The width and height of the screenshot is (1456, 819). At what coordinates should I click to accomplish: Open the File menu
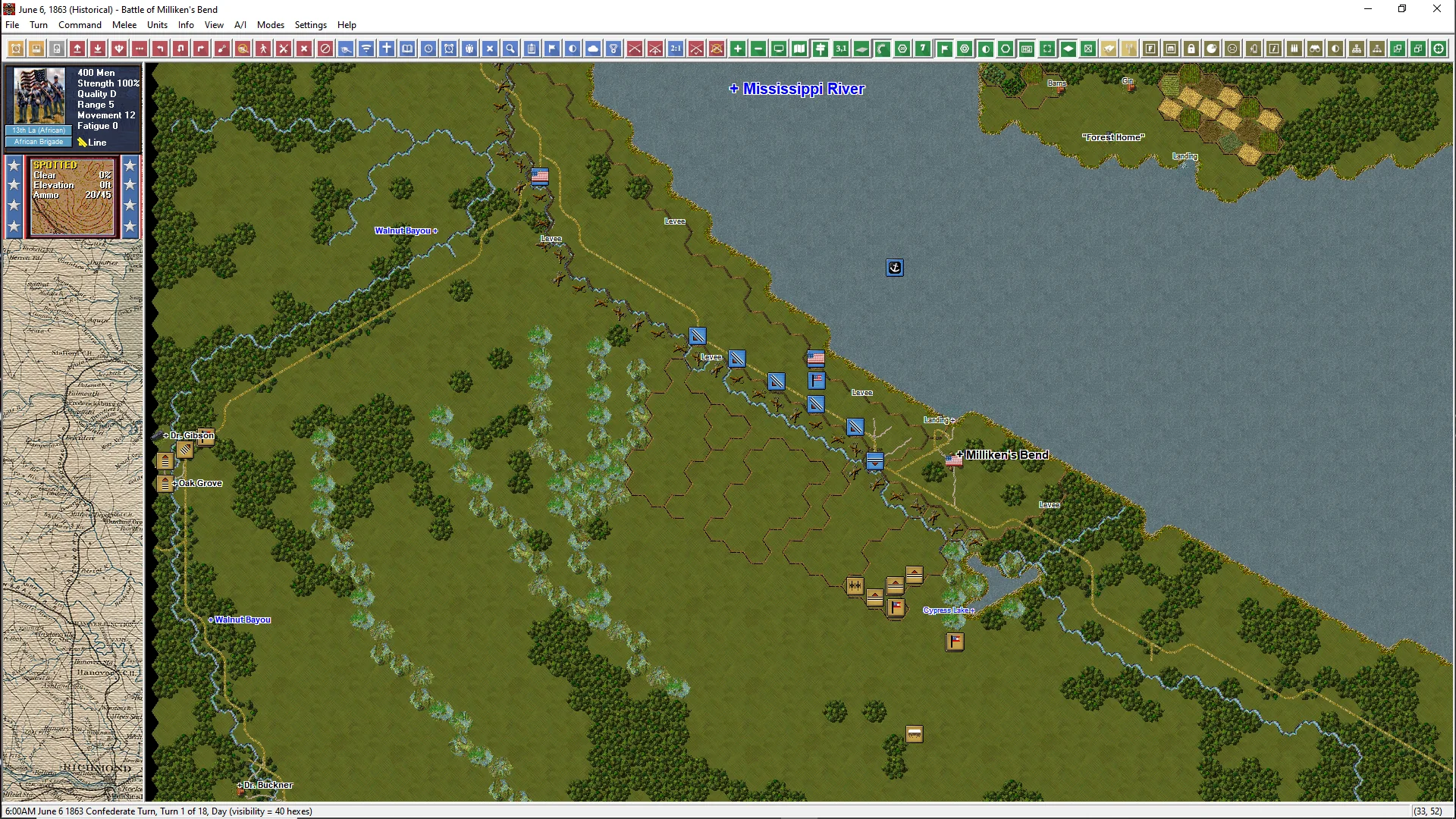12,25
